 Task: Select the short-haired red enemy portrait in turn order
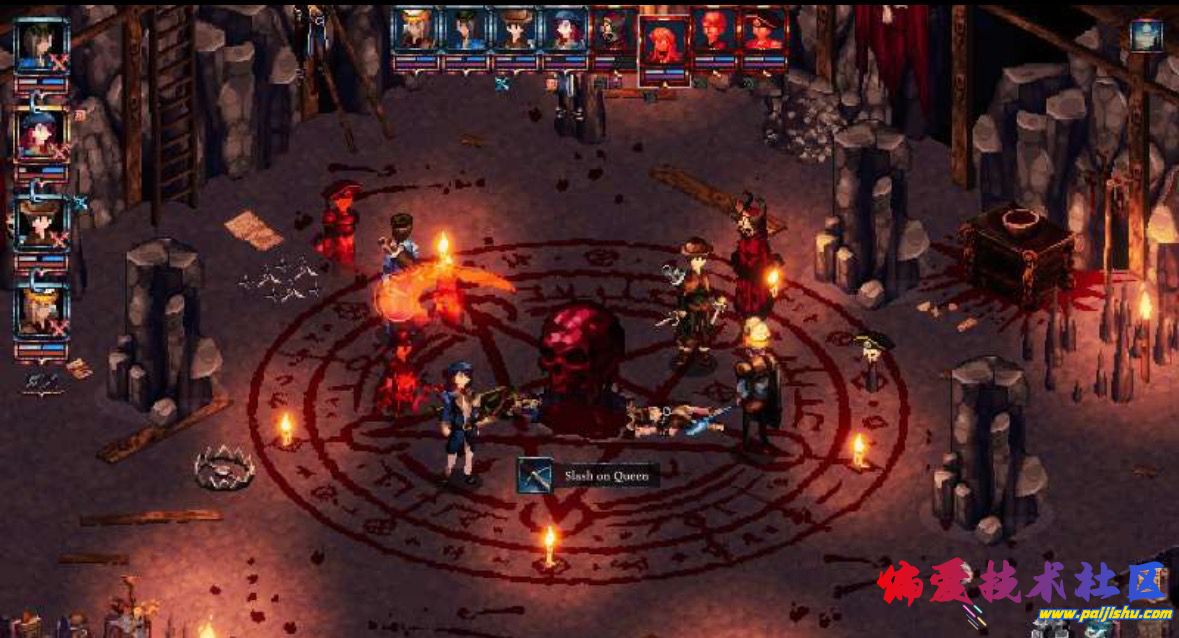(x=714, y=30)
